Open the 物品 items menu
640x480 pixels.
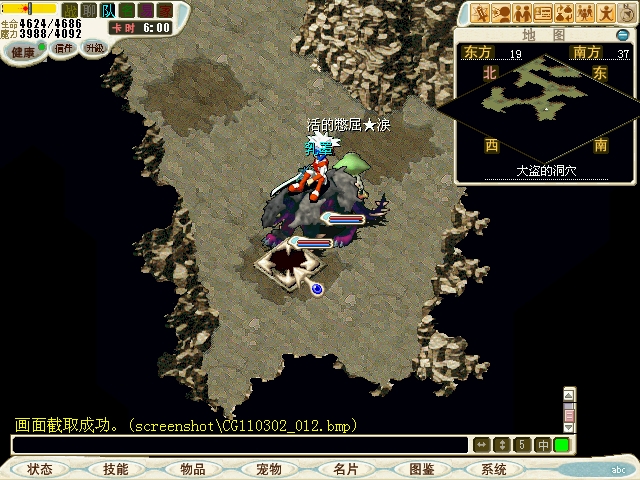pos(193,469)
